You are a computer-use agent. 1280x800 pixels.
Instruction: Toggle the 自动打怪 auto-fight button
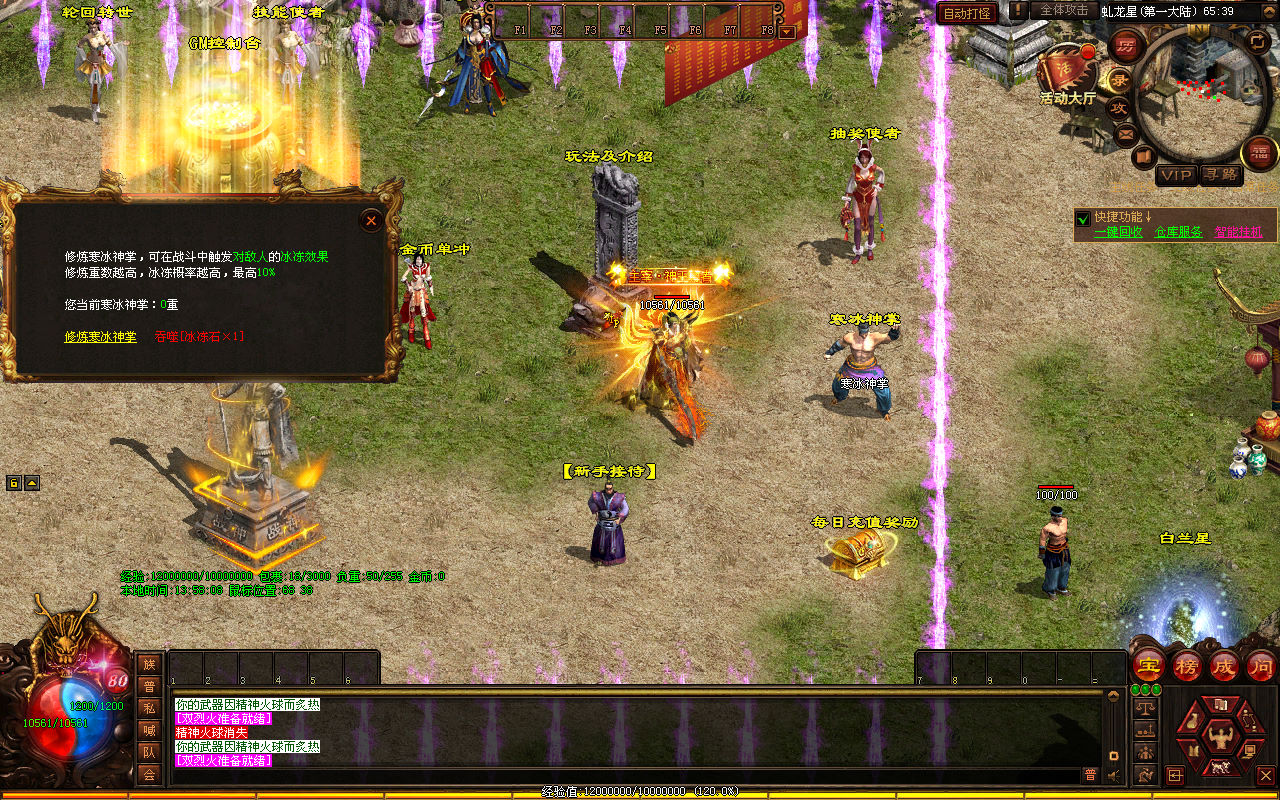(966, 13)
